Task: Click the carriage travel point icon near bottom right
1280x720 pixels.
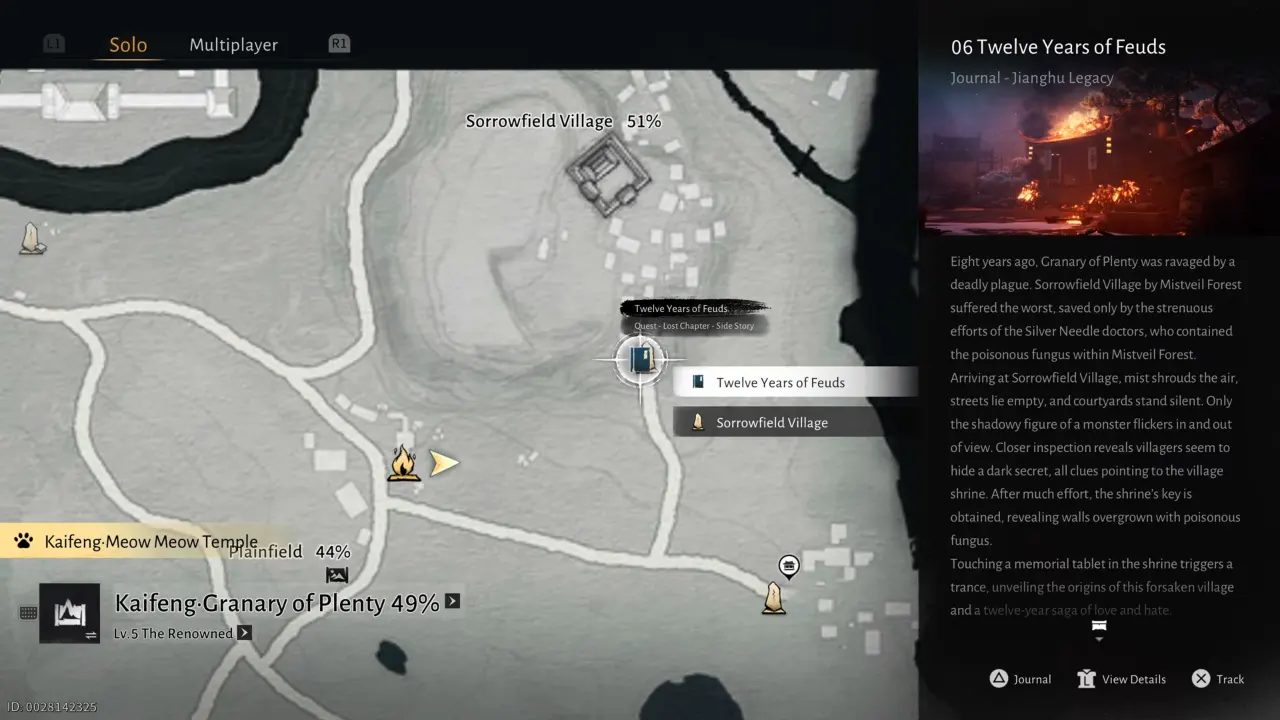Action: click(788, 567)
